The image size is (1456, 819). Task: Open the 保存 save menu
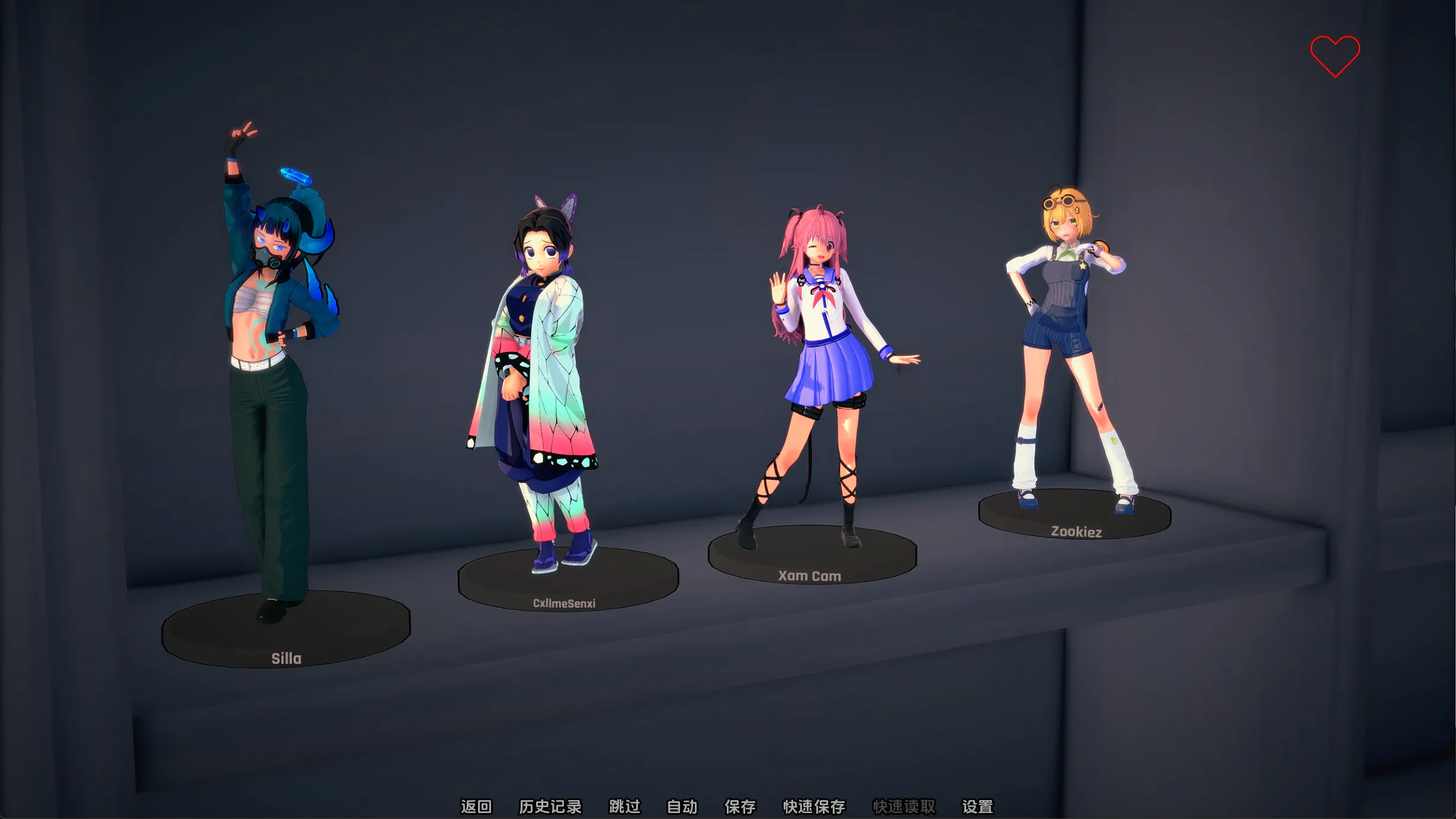click(x=740, y=807)
